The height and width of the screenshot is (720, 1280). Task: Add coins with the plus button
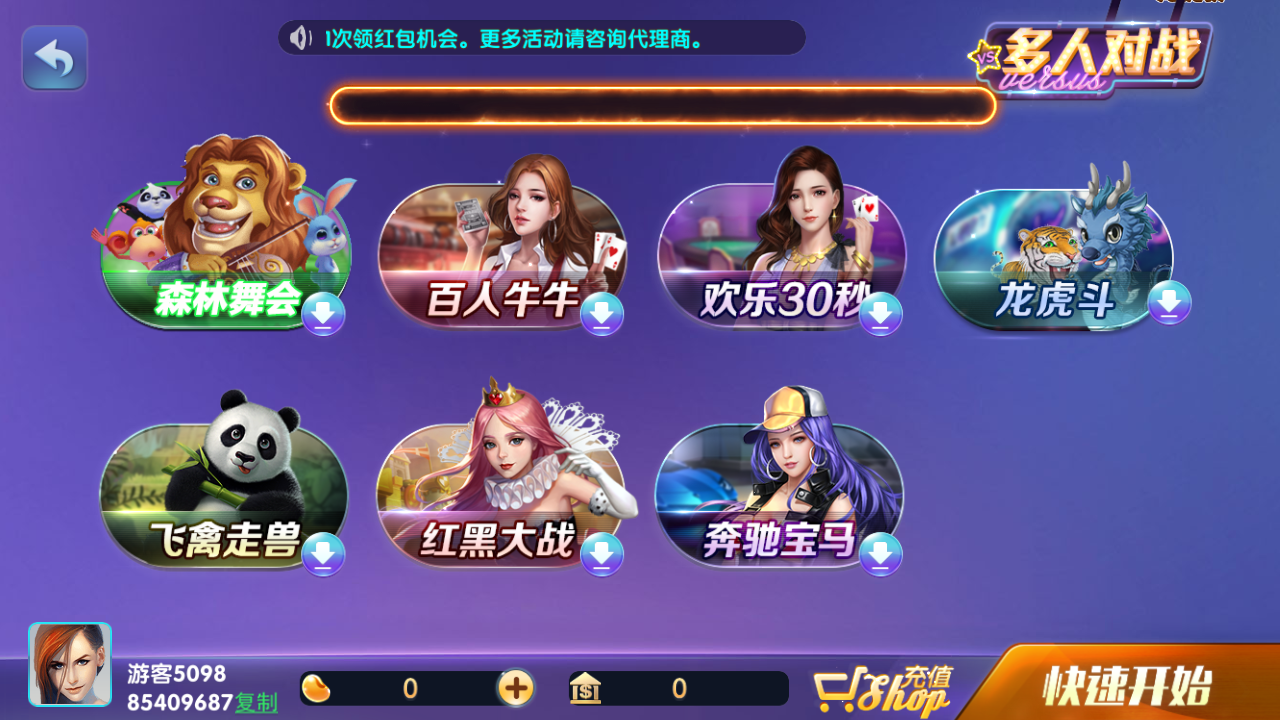pos(516,689)
